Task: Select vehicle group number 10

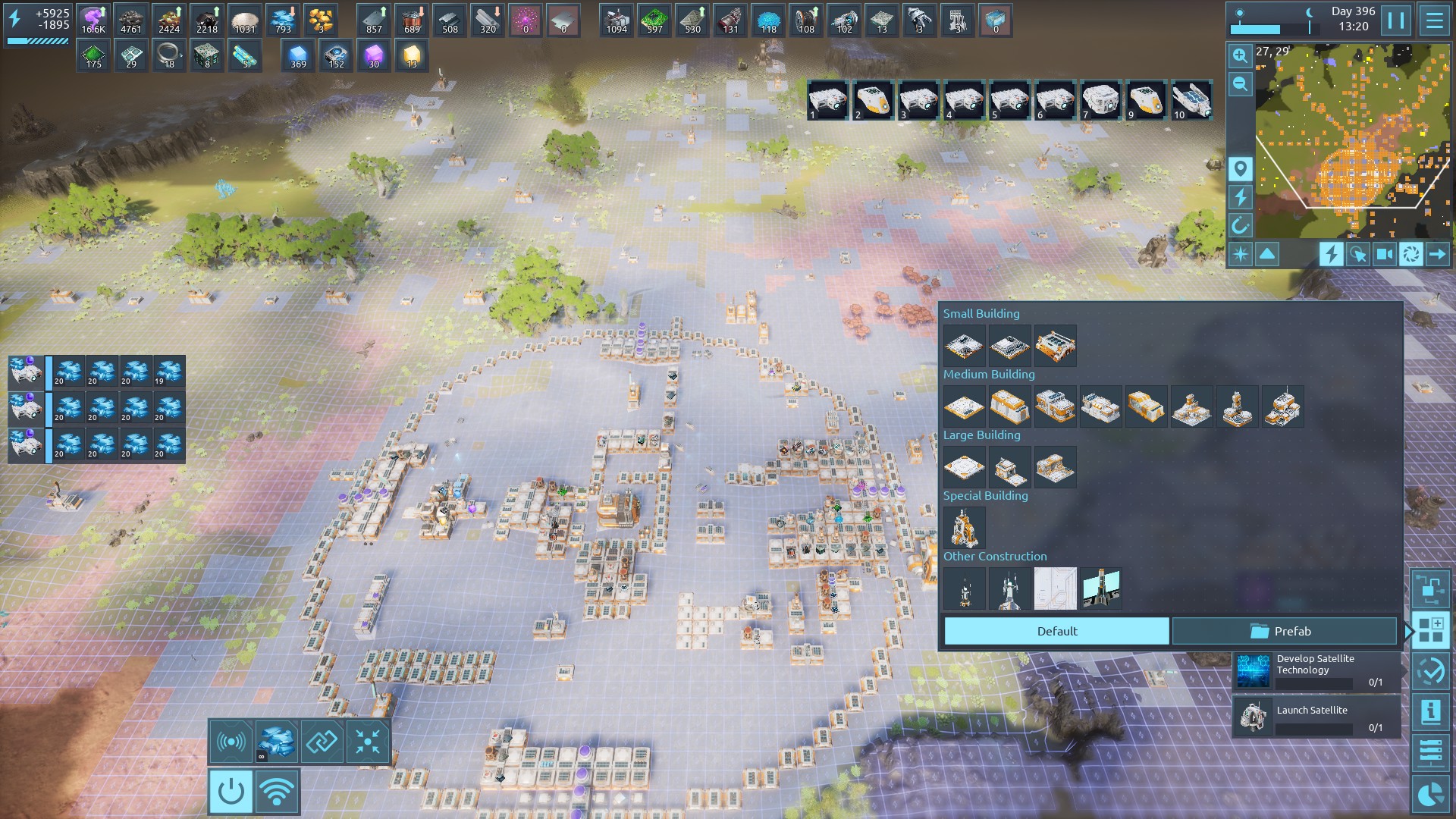Action: (x=1191, y=100)
